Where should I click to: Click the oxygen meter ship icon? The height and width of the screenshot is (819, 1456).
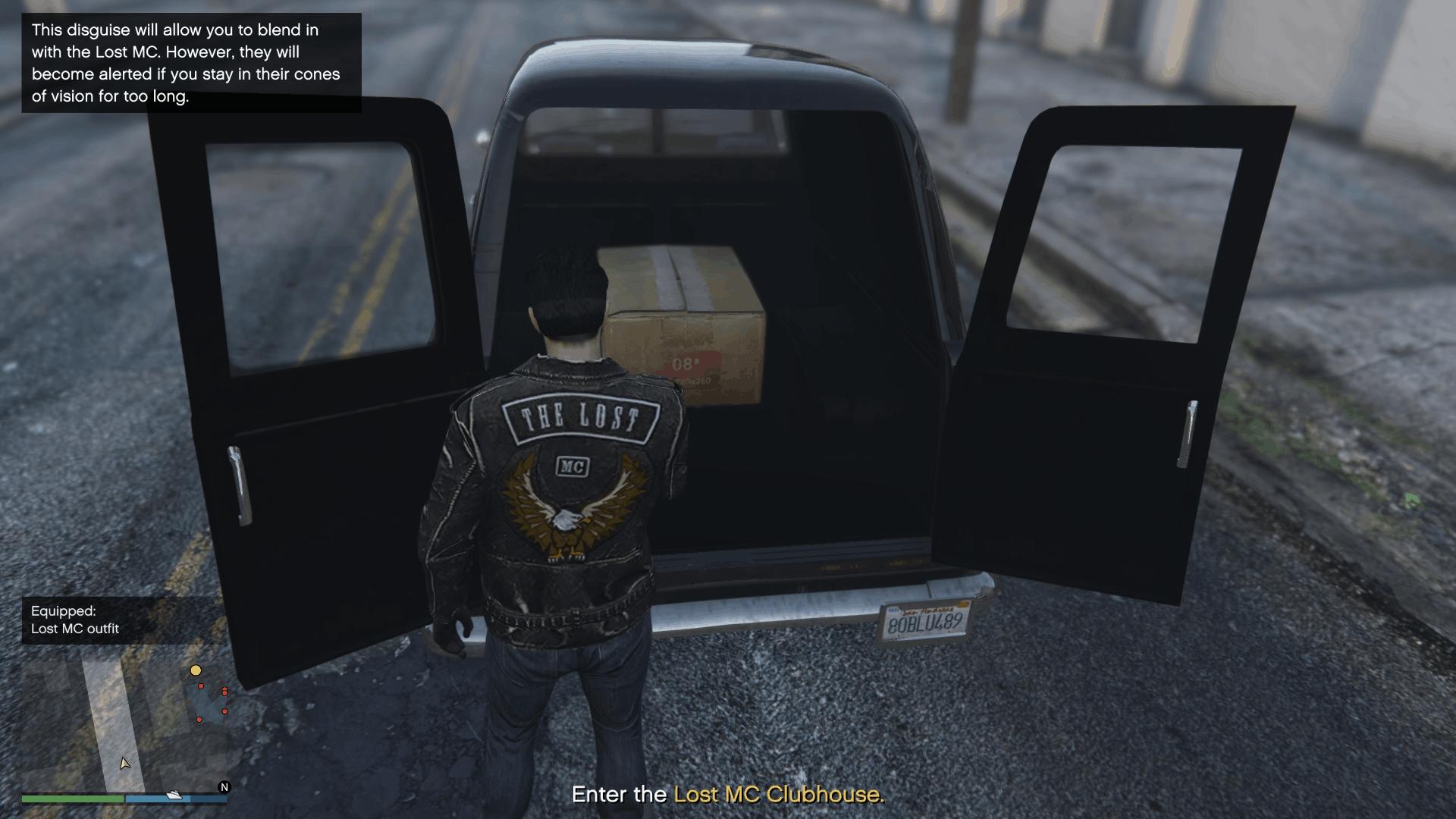tap(174, 795)
